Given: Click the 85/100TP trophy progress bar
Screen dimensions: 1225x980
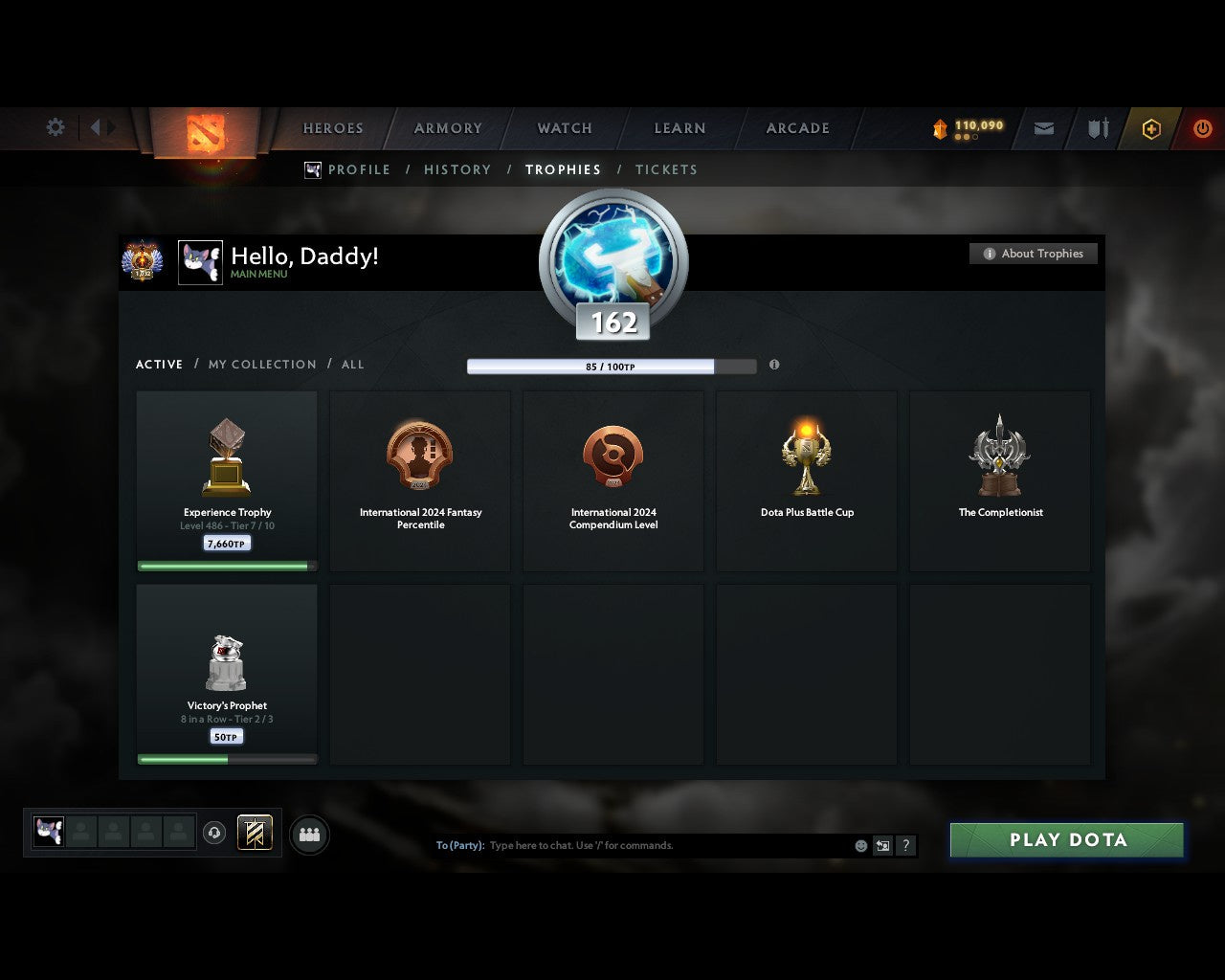Looking at the screenshot, I should click(612, 366).
